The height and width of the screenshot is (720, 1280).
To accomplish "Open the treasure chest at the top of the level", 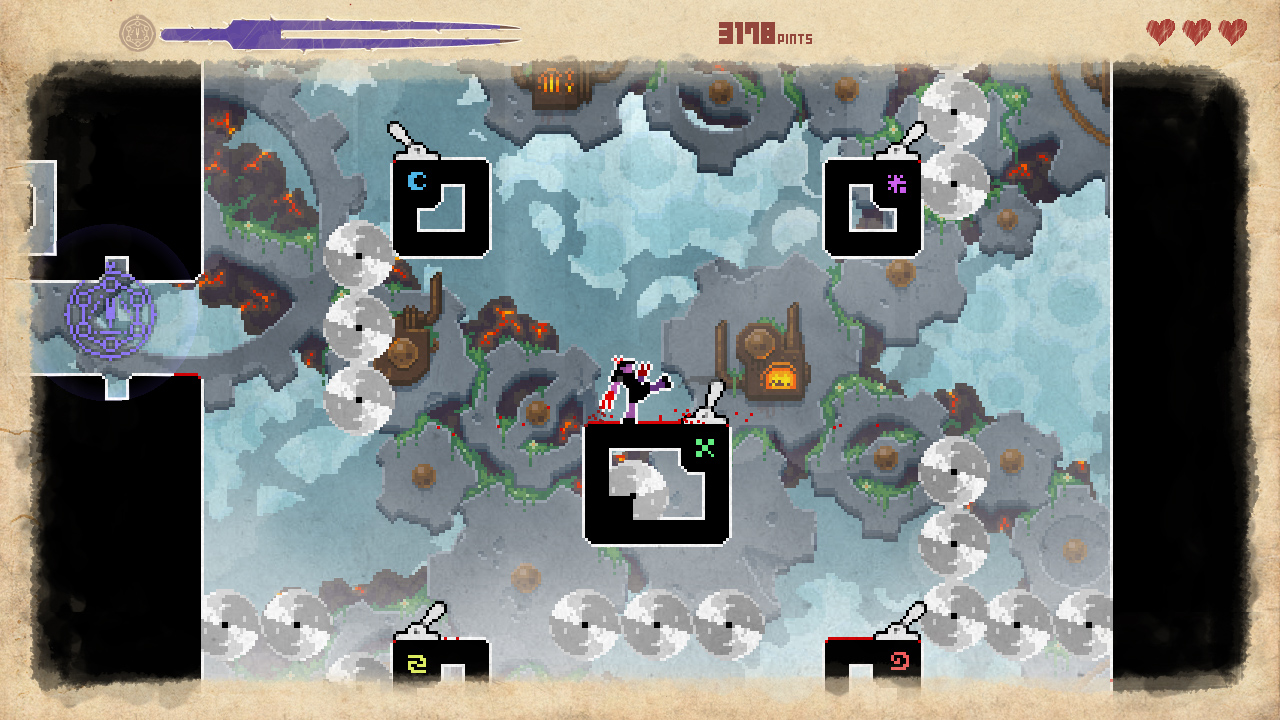I will coord(553,83).
